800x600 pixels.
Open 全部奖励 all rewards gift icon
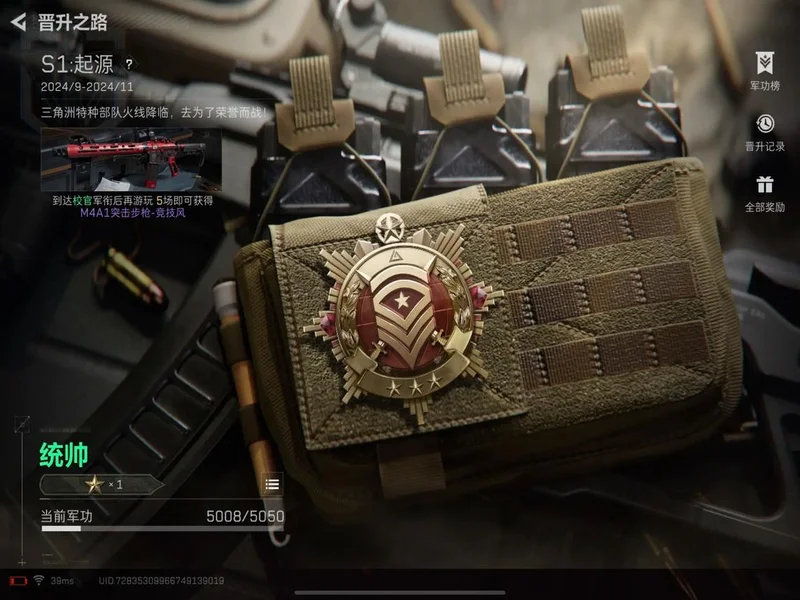click(x=764, y=192)
